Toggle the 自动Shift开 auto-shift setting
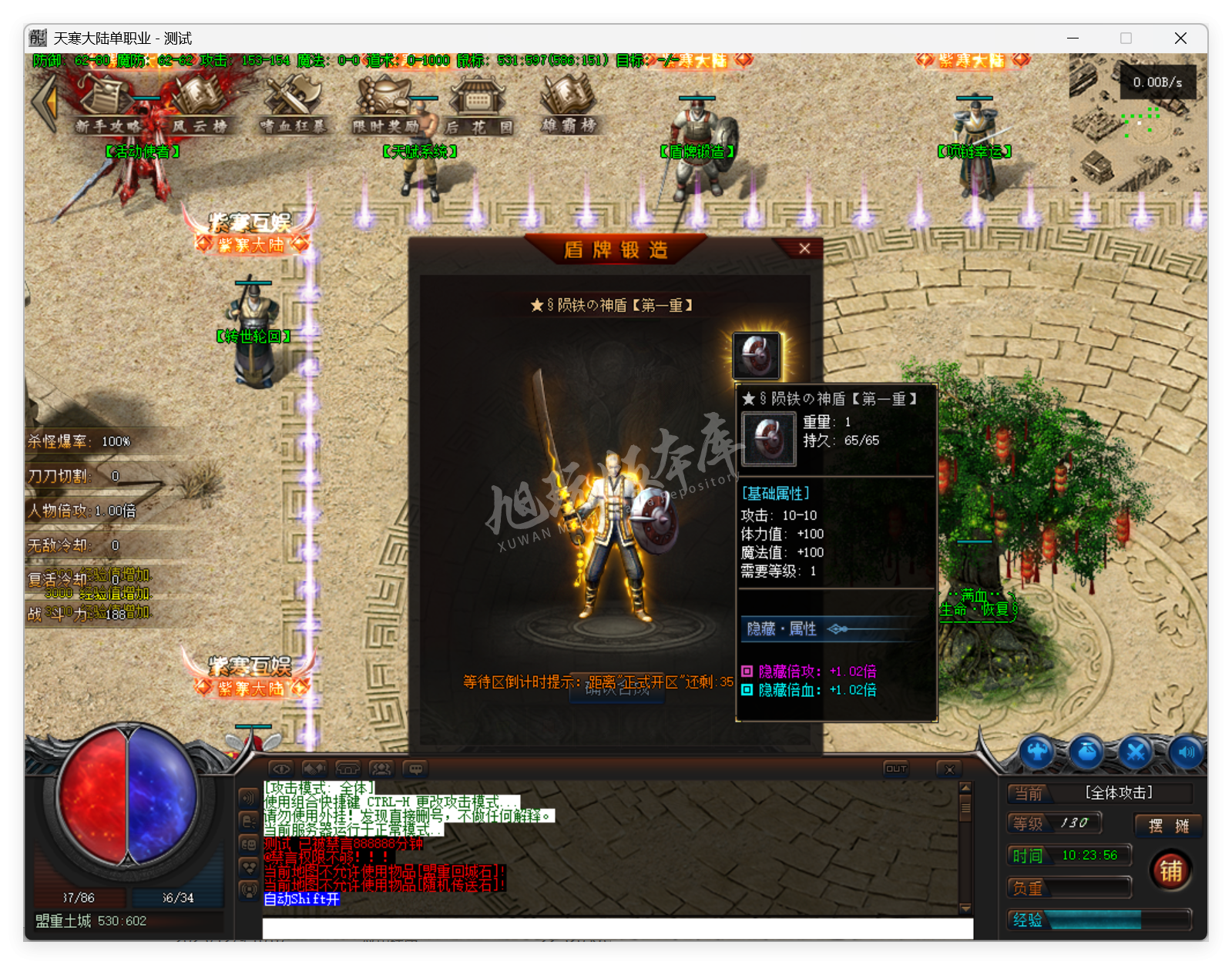Screen dimensions: 1232x965 tap(300, 899)
